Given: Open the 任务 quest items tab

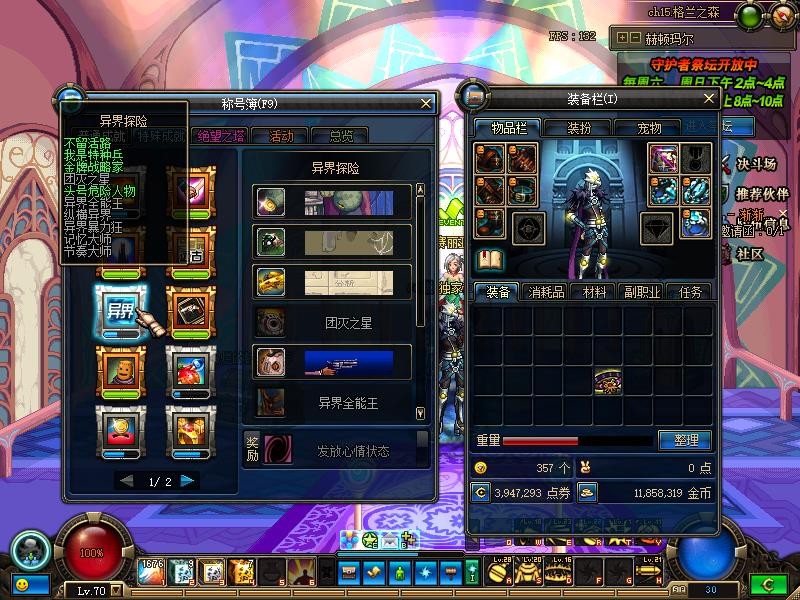Looking at the screenshot, I should [x=689, y=292].
